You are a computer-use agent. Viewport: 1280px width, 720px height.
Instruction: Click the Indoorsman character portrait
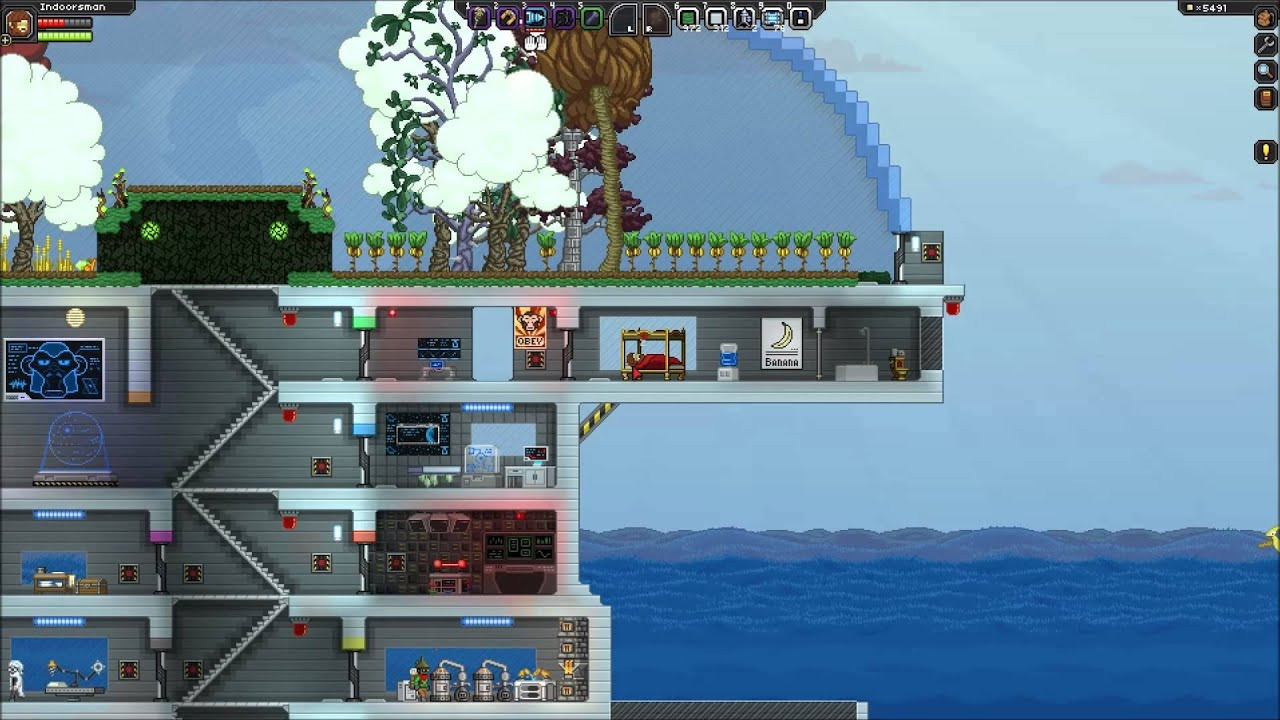click(x=19, y=23)
